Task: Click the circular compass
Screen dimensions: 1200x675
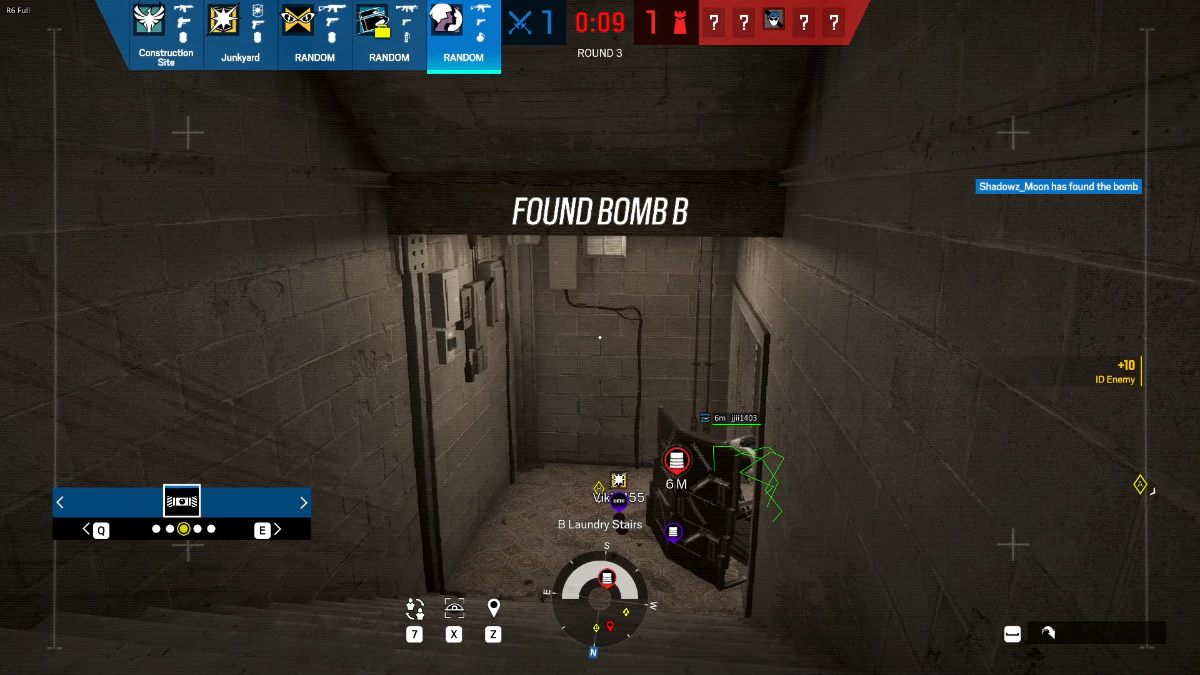Action: click(600, 598)
